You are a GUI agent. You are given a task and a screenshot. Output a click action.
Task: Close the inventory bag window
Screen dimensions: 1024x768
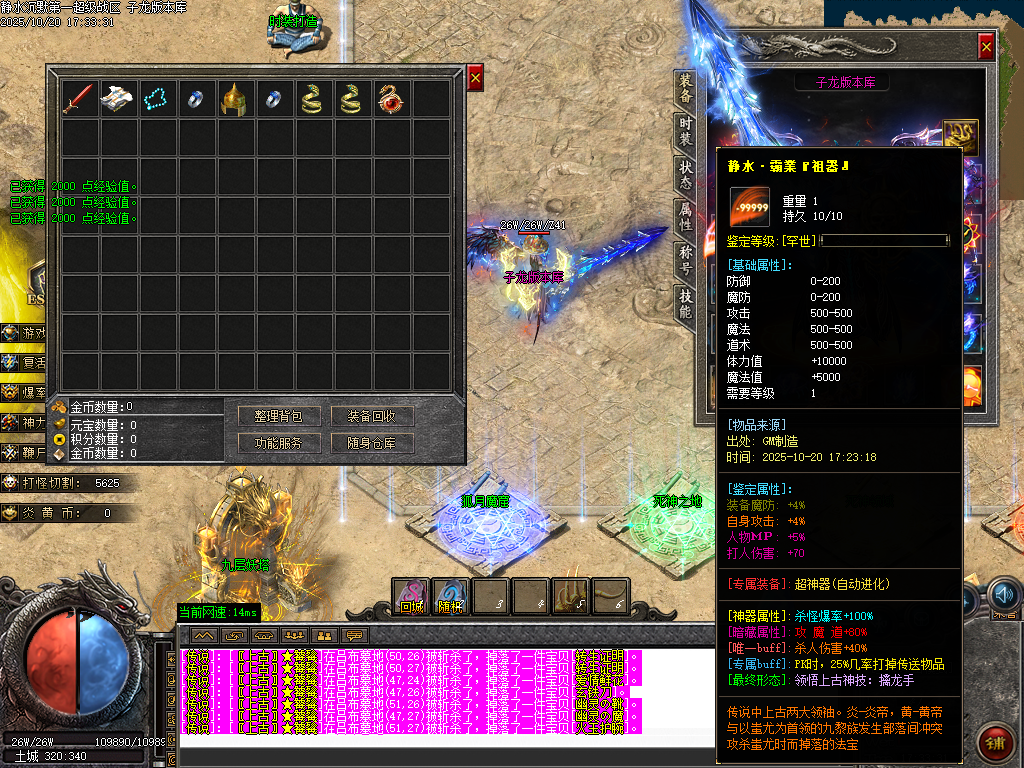tap(475, 77)
